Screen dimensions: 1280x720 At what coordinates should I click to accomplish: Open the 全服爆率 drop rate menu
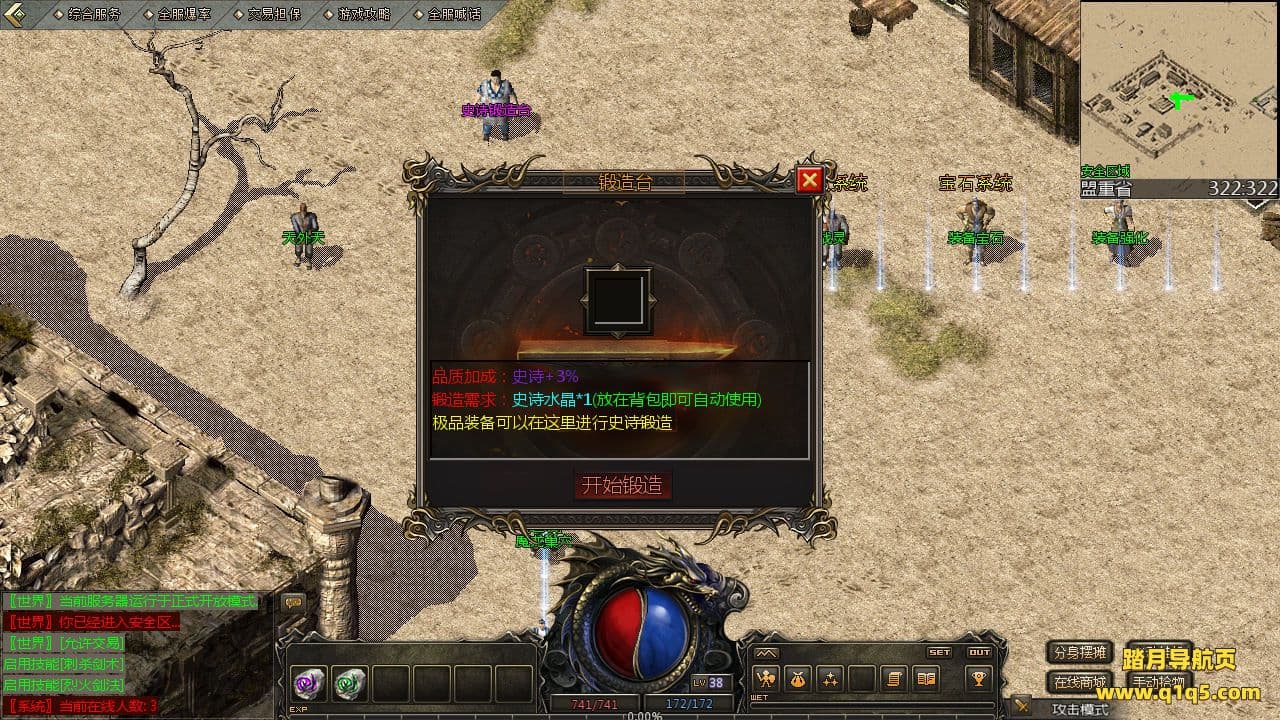[182, 14]
